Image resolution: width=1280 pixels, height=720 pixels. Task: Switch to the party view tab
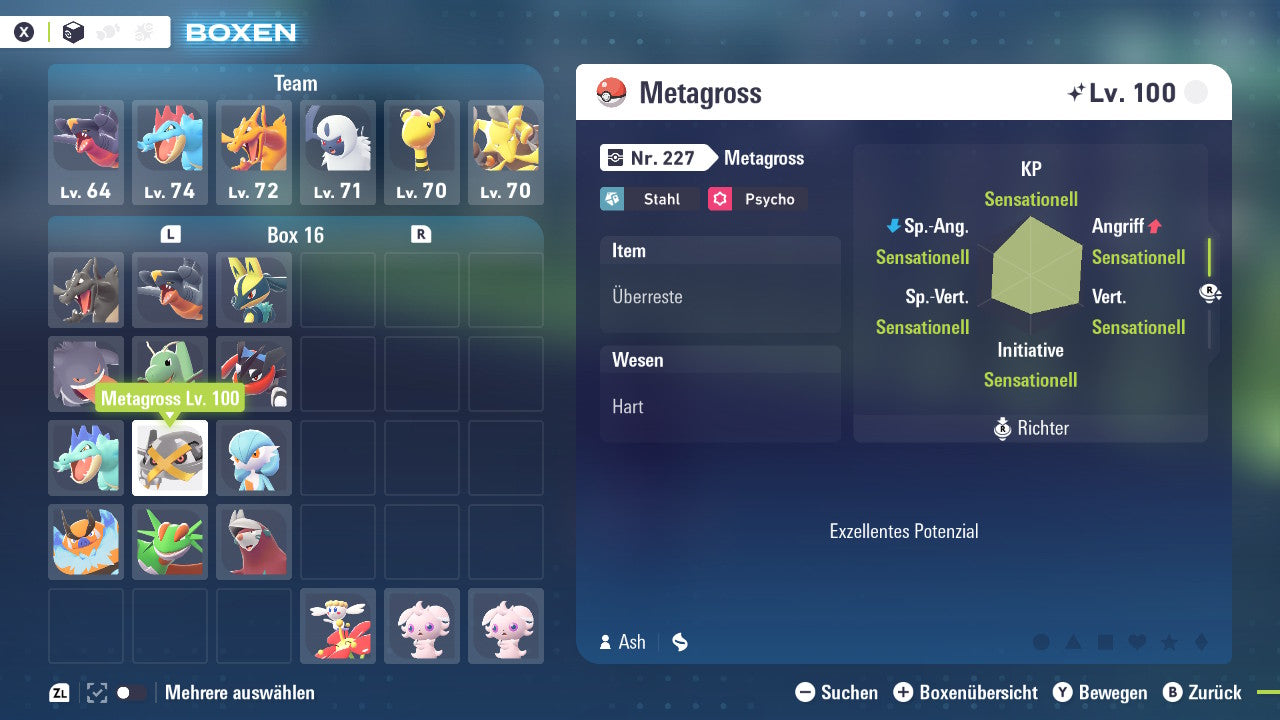click(107, 33)
